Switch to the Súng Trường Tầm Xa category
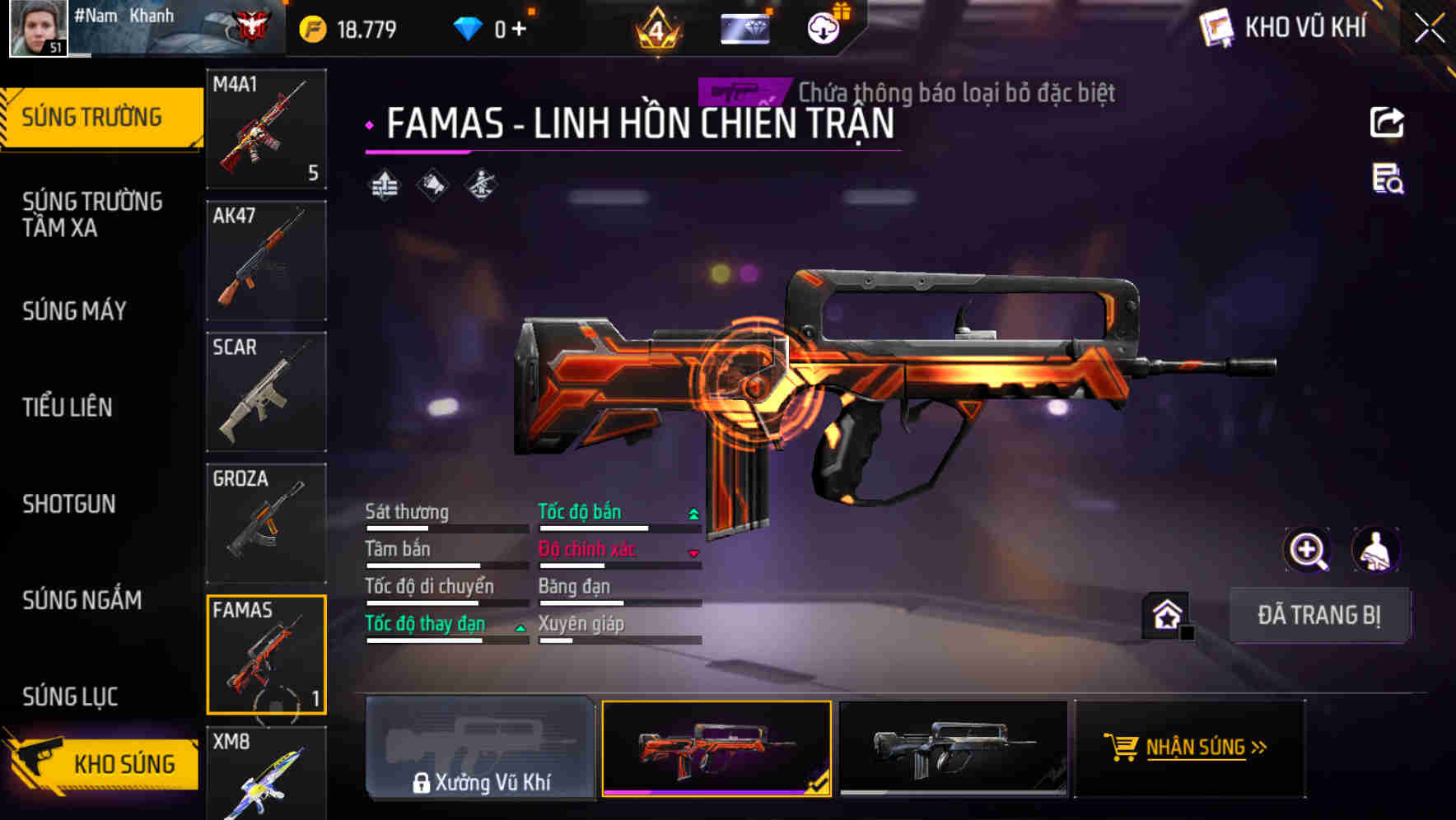The image size is (1456, 820). click(92, 214)
